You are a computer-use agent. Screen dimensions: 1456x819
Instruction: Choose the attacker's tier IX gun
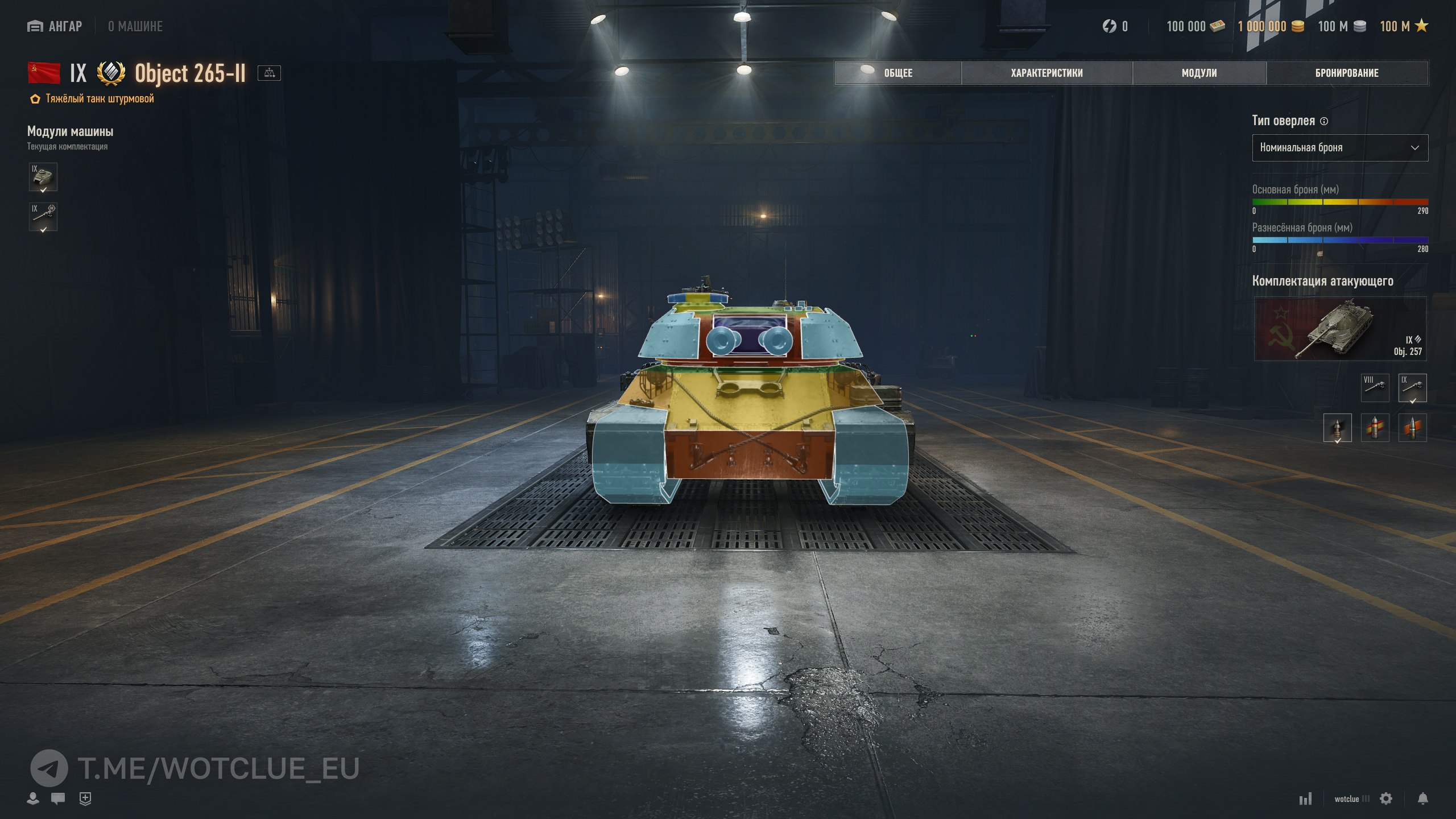pyautogui.click(x=1412, y=388)
